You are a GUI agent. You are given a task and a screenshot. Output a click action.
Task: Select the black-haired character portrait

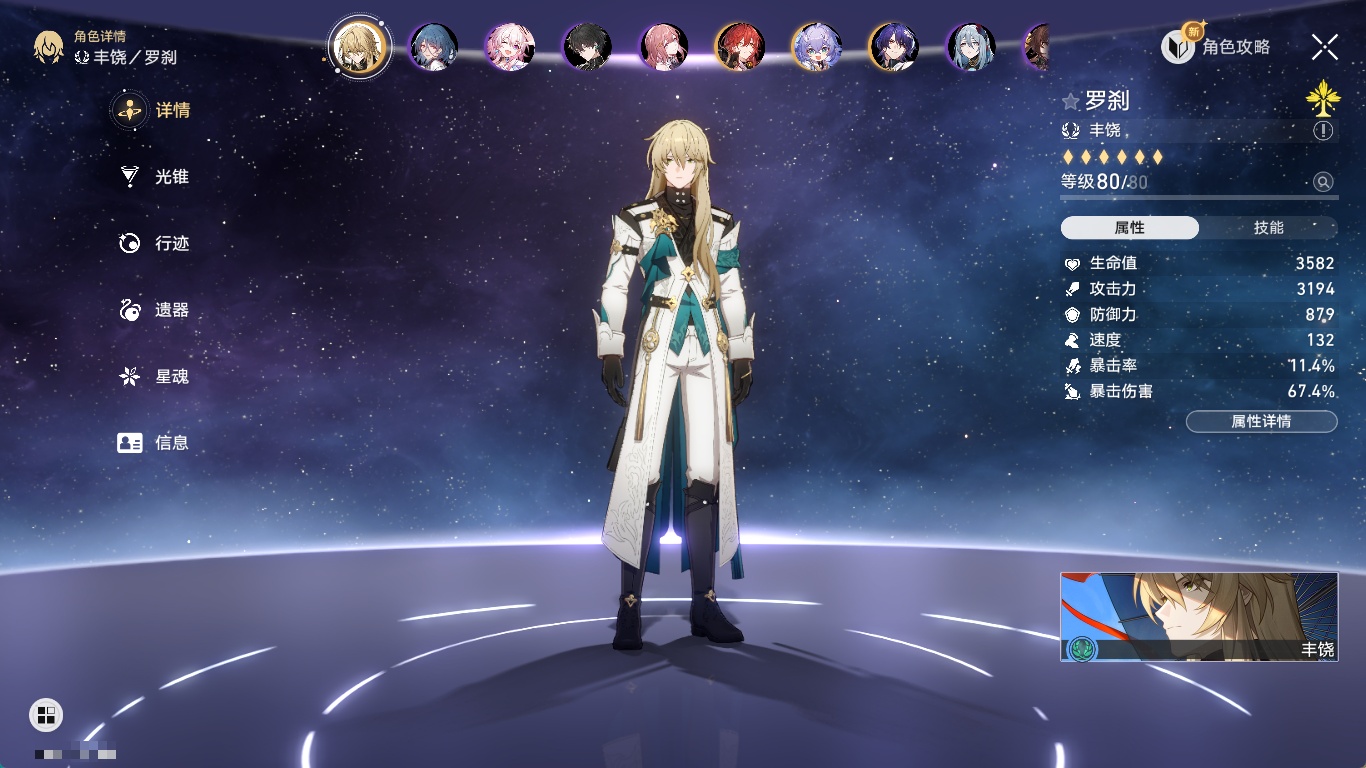(586, 47)
